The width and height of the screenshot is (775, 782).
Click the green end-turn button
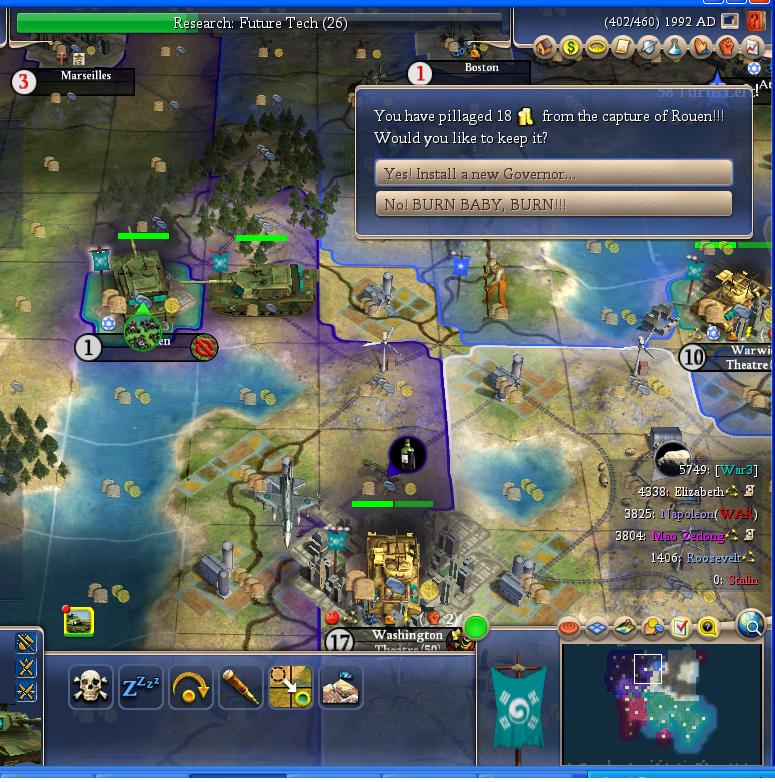point(476,628)
